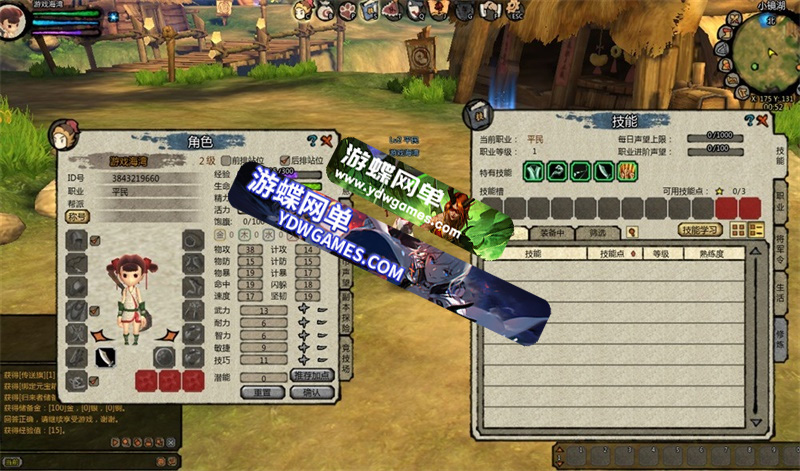
Task: Switch to the 装备中 equipped skills tab
Action: [553, 232]
